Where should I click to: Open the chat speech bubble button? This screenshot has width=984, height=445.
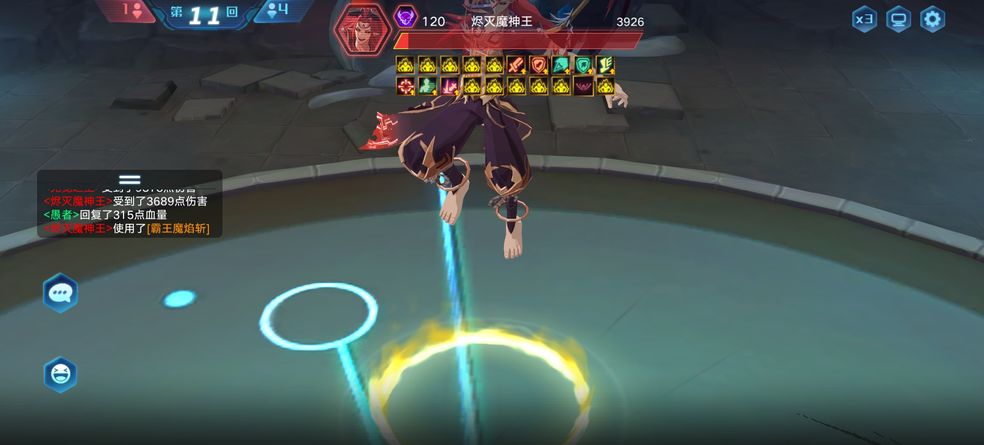60,293
